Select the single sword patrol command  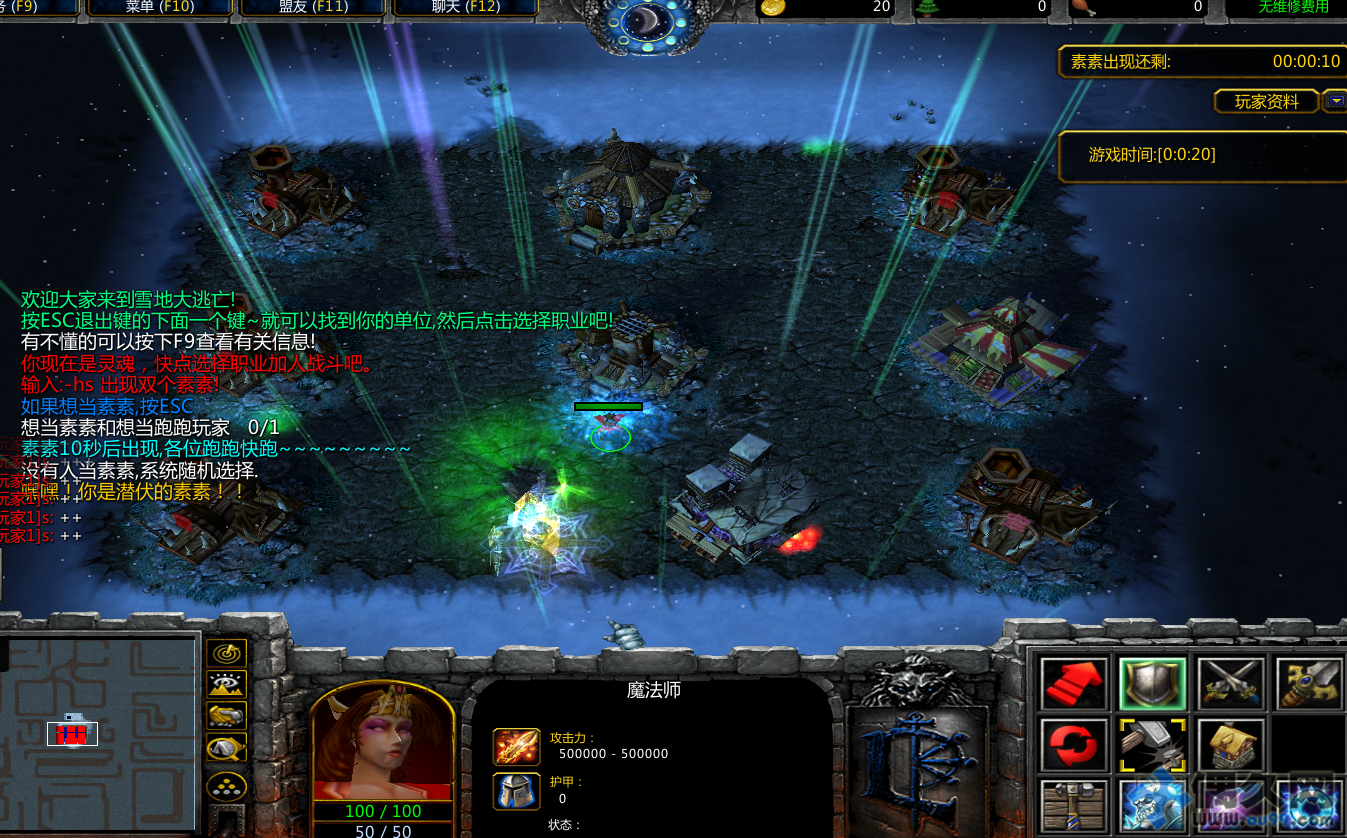1309,684
